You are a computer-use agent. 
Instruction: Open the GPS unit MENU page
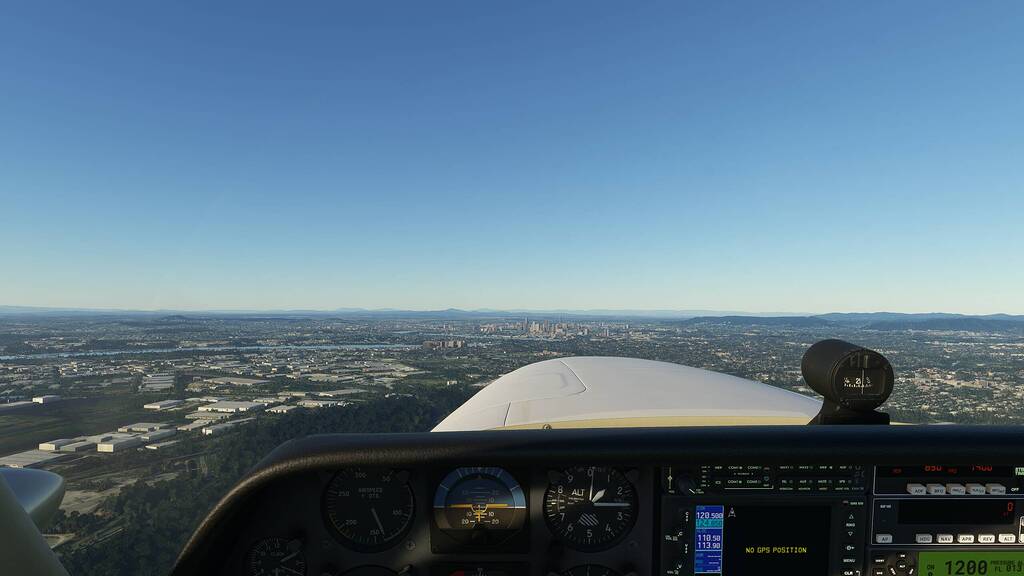click(x=848, y=560)
